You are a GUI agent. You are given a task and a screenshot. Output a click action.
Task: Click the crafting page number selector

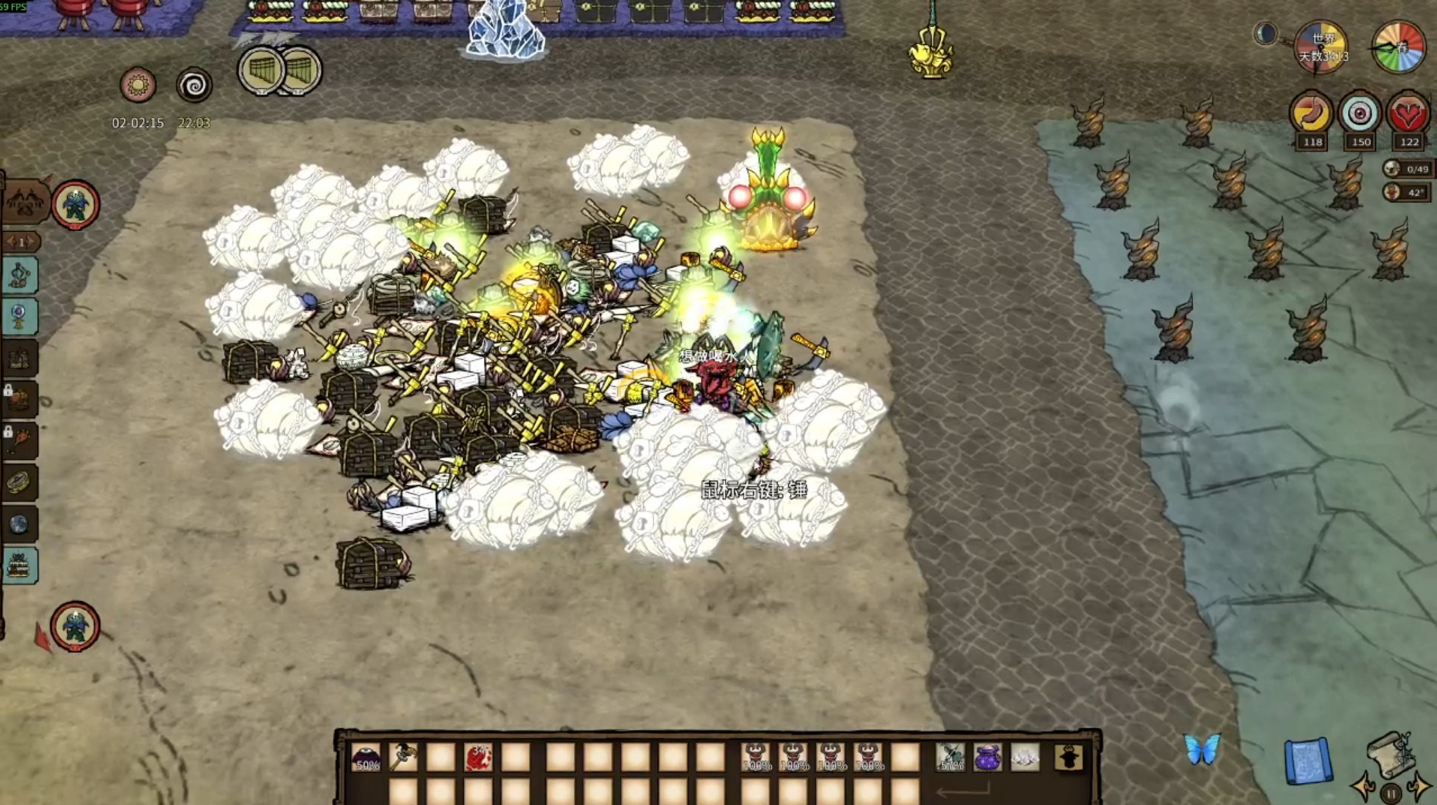pyautogui.click(x=21, y=242)
